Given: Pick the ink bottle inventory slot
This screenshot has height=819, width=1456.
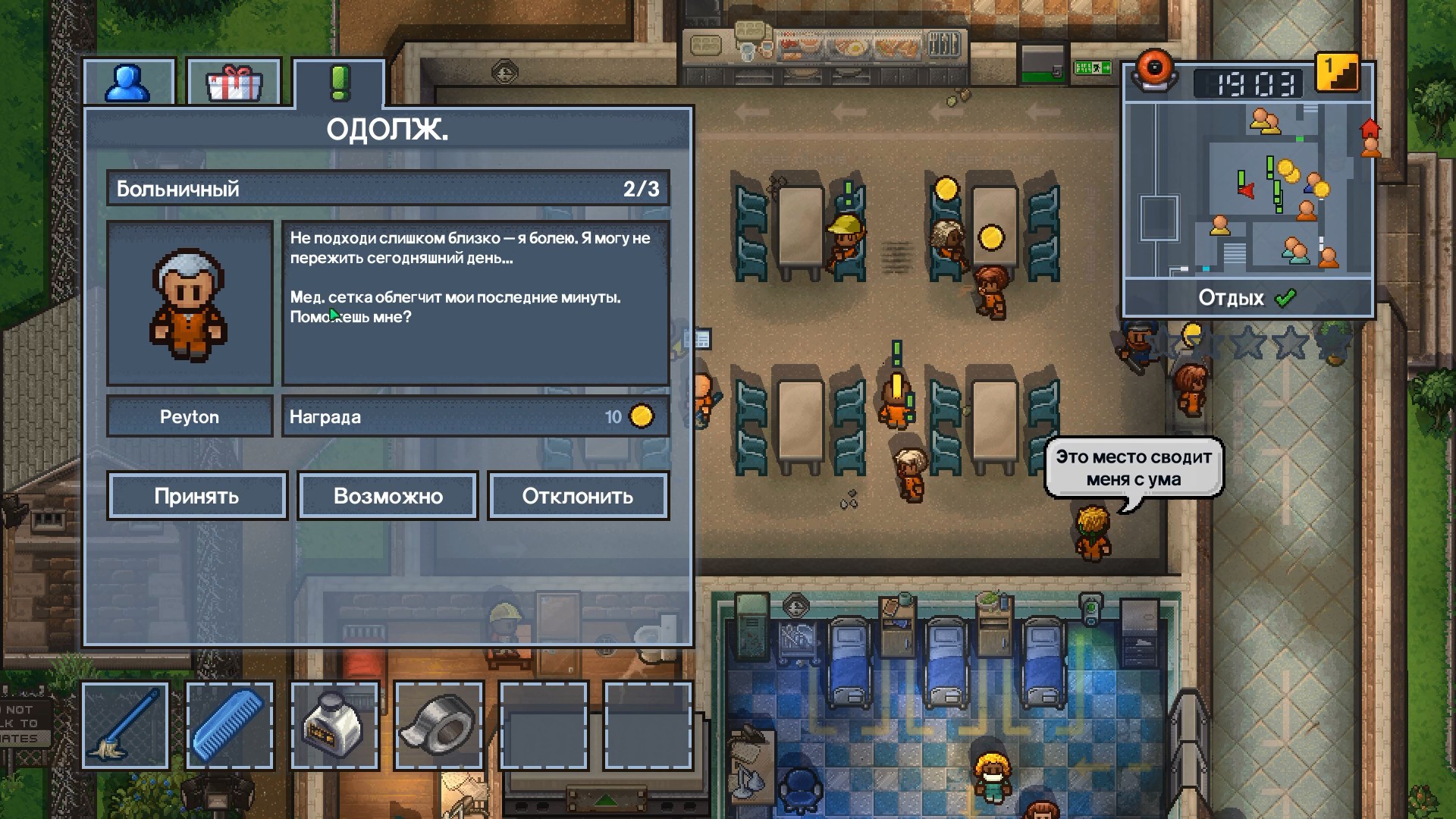Looking at the screenshot, I should pyautogui.click(x=334, y=726).
